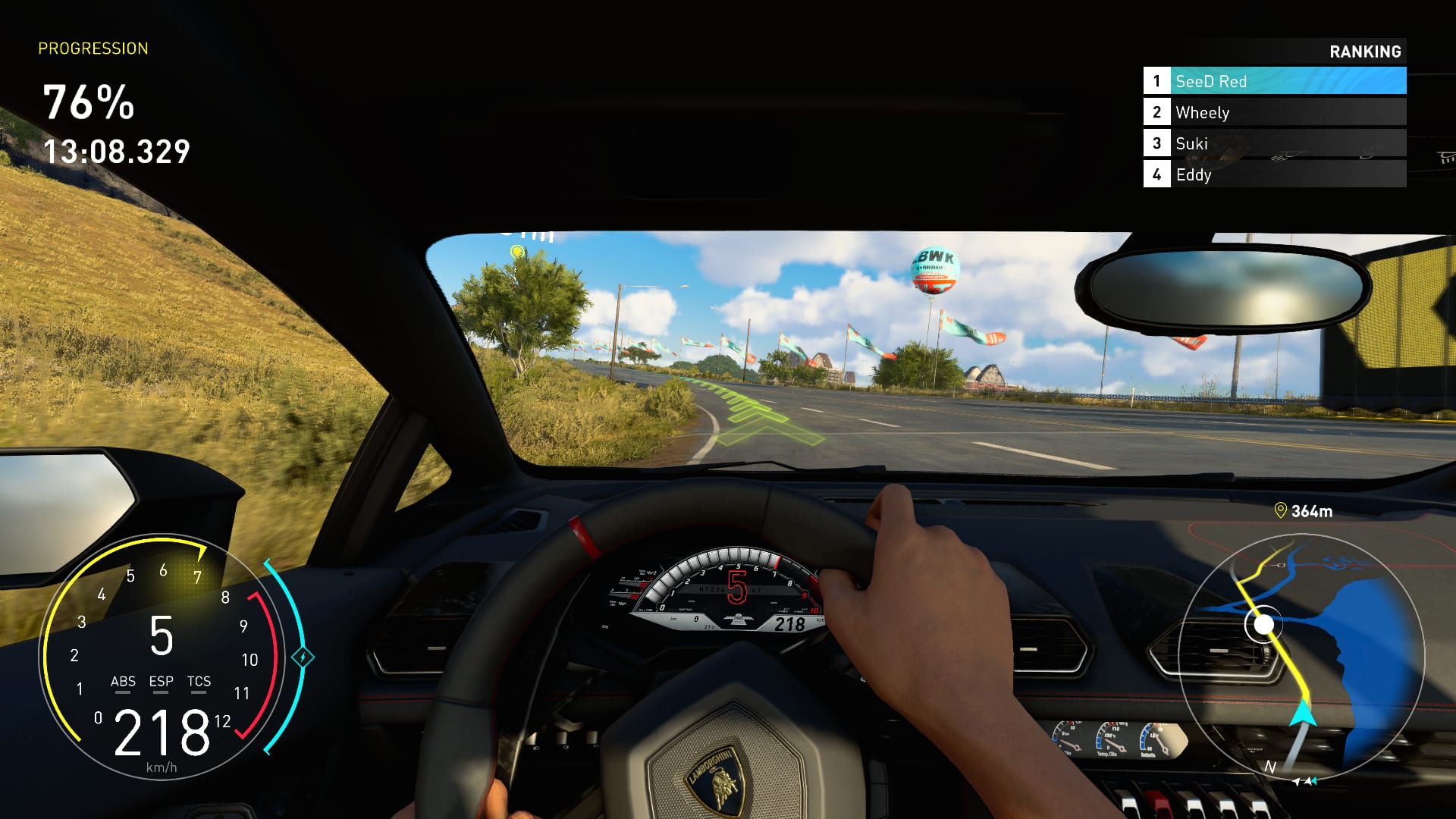The image size is (1456, 819).
Task: Choose Suki in the ranking list
Action: (x=1274, y=143)
